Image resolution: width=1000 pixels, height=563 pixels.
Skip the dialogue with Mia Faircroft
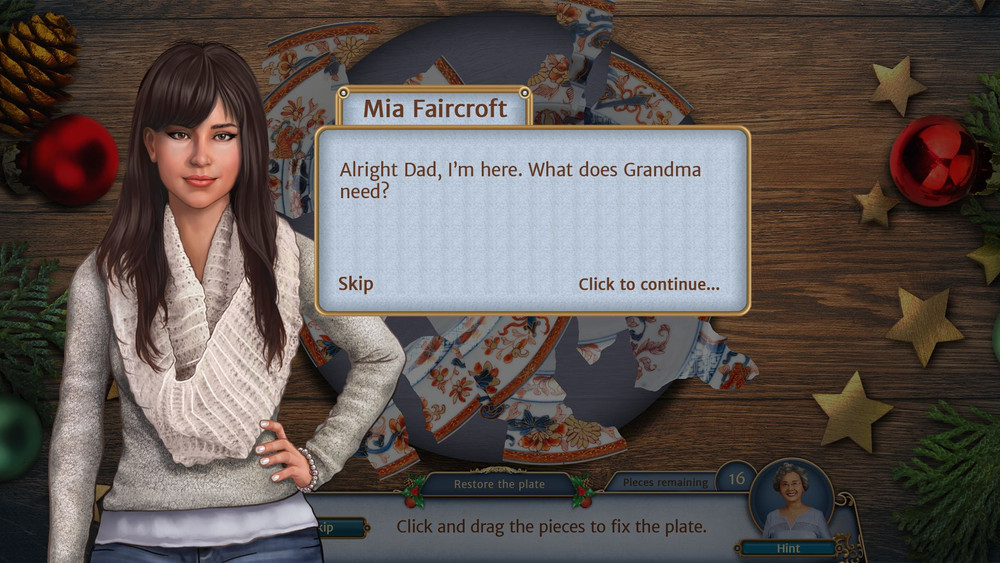pyautogui.click(x=355, y=284)
